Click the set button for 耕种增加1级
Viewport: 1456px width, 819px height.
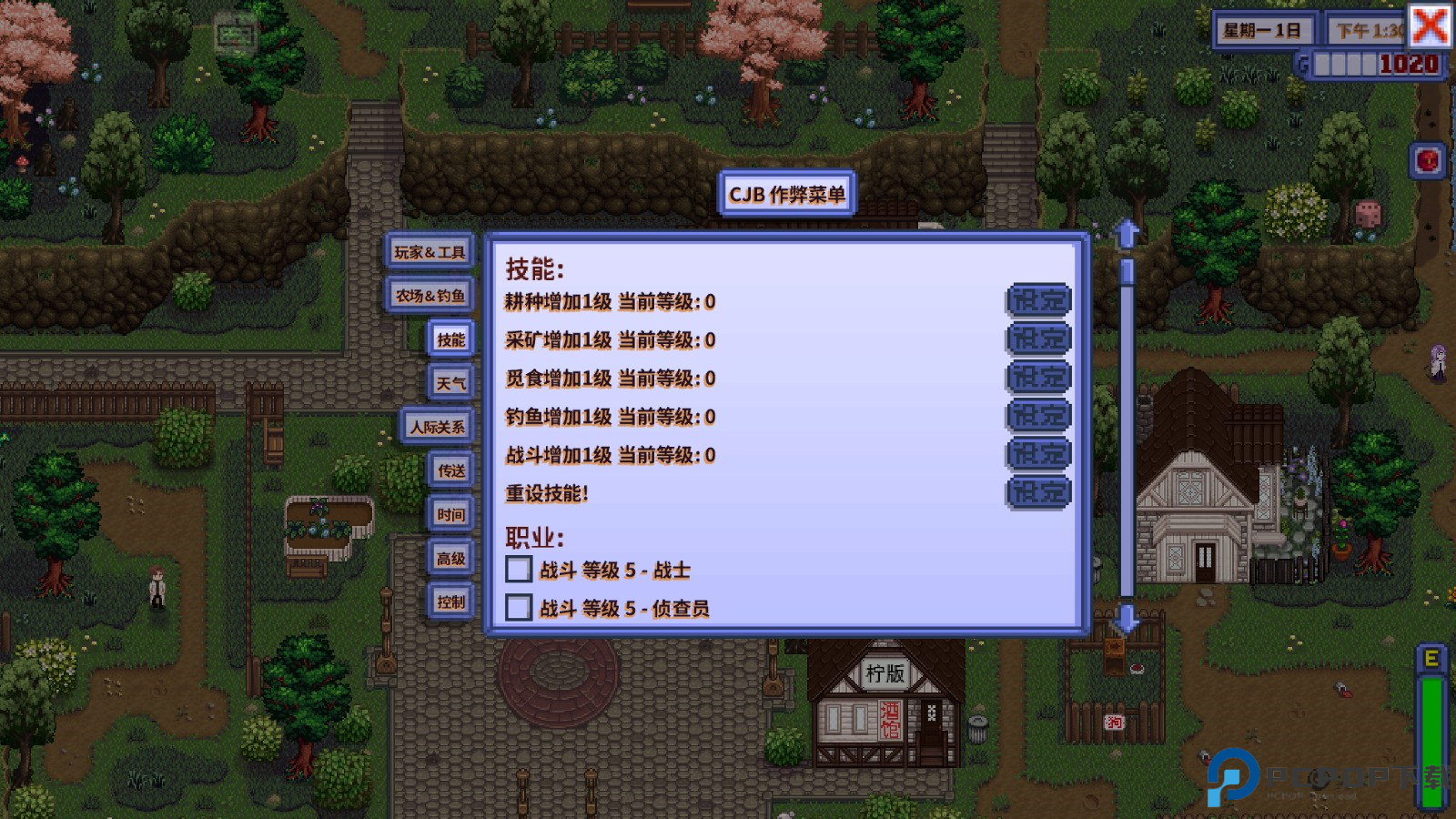[1038, 300]
